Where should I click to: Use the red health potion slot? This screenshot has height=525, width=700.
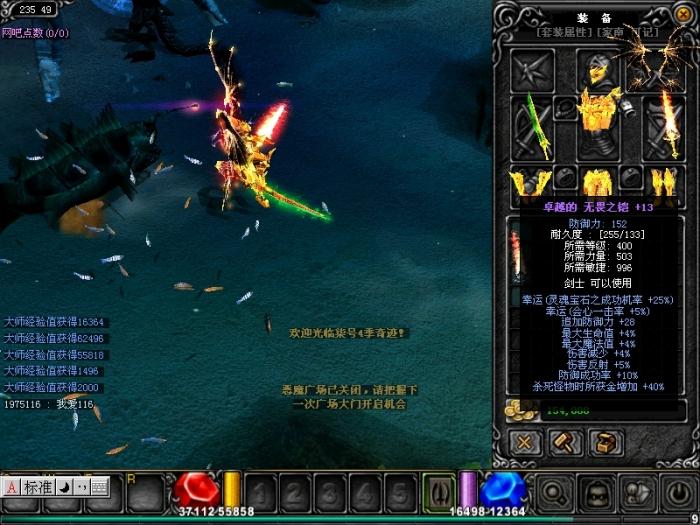pyautogui.click(x=197, y=490)
